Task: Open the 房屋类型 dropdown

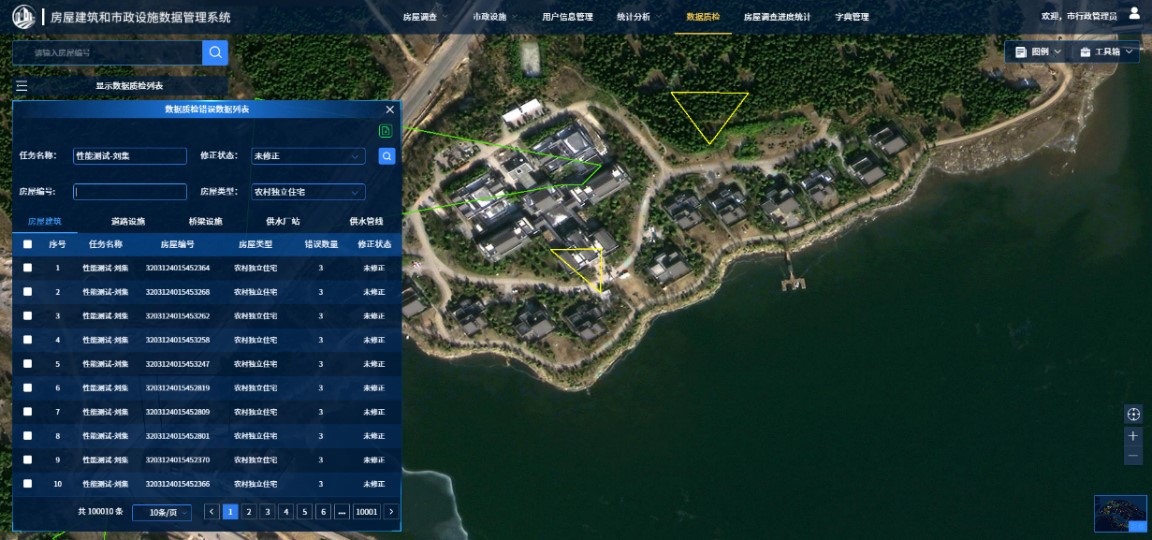Action: 308,192
